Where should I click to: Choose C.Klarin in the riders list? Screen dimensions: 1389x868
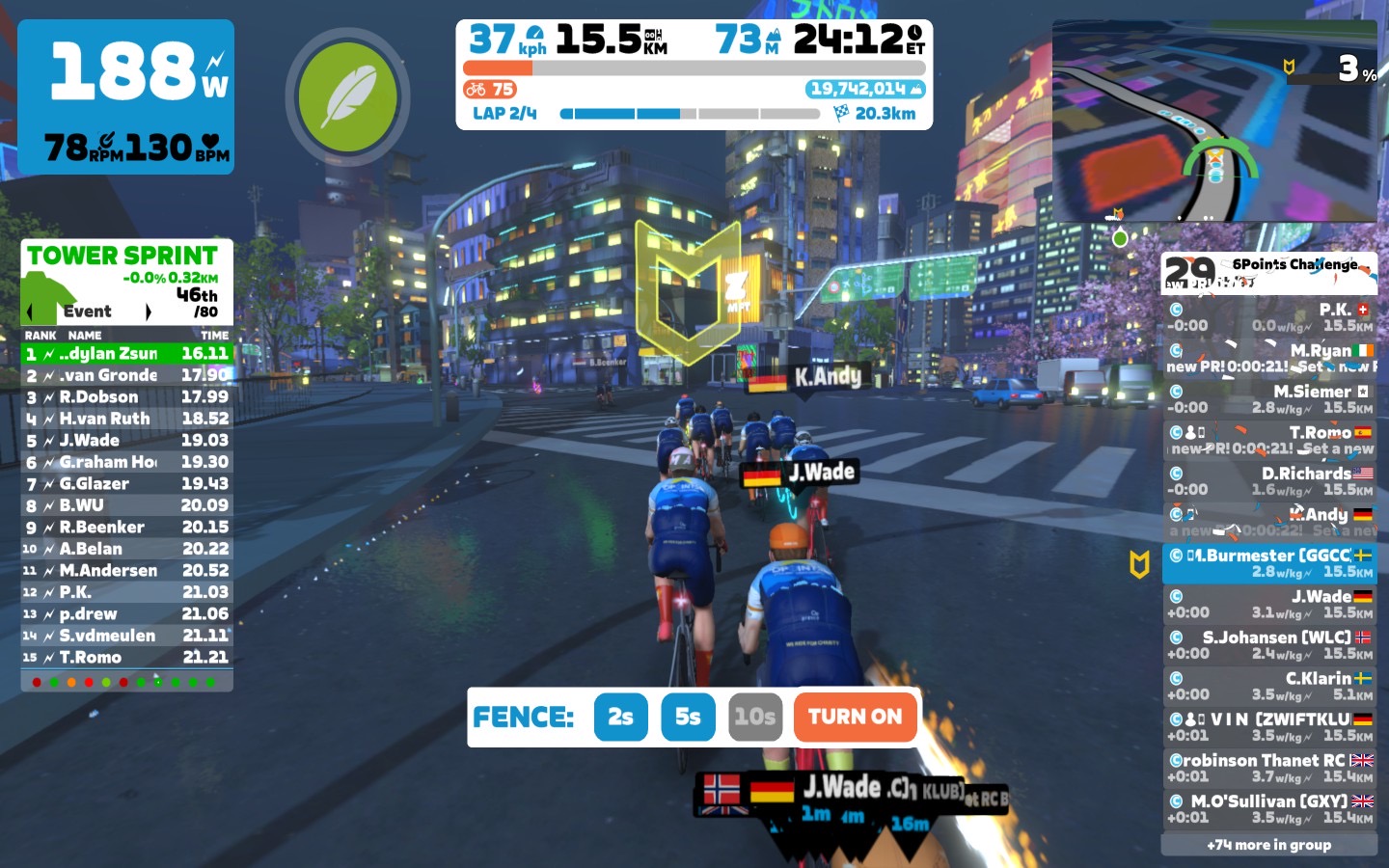pyautogui.click(x=1268, y=686)
